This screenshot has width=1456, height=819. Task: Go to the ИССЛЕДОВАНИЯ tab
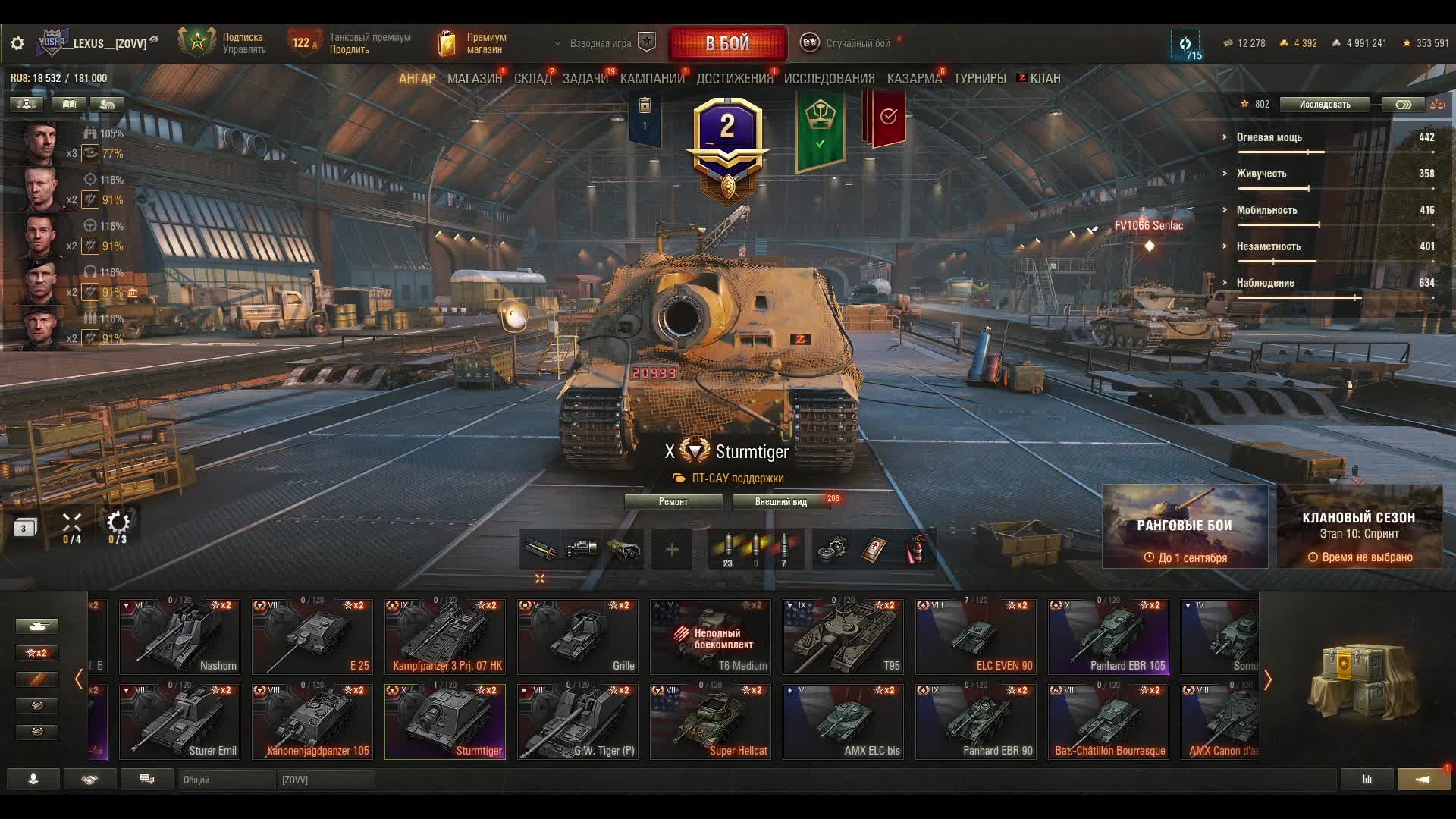point(829,79)
